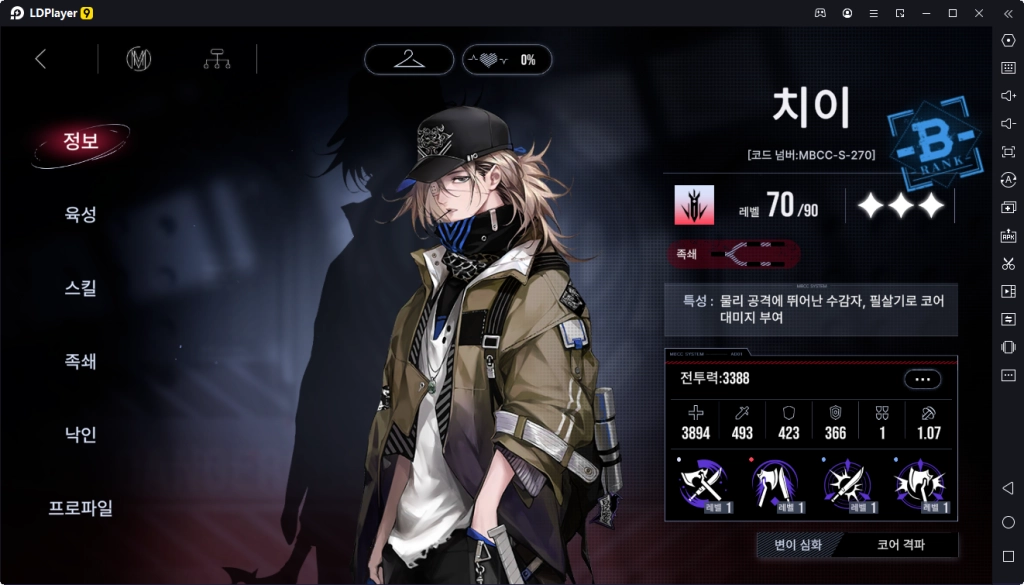Switch to the 낙인 tab
1024x585 pixels.
(80, 435)
